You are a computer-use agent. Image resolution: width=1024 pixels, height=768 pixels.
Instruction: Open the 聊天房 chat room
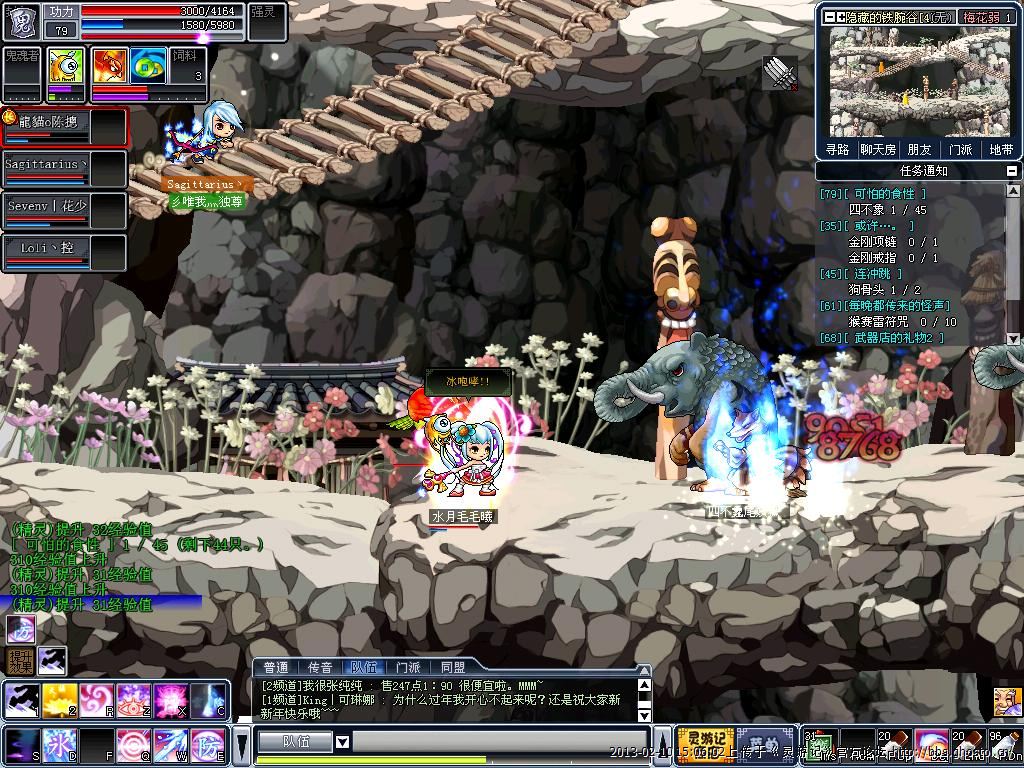[x=878, y=149]
